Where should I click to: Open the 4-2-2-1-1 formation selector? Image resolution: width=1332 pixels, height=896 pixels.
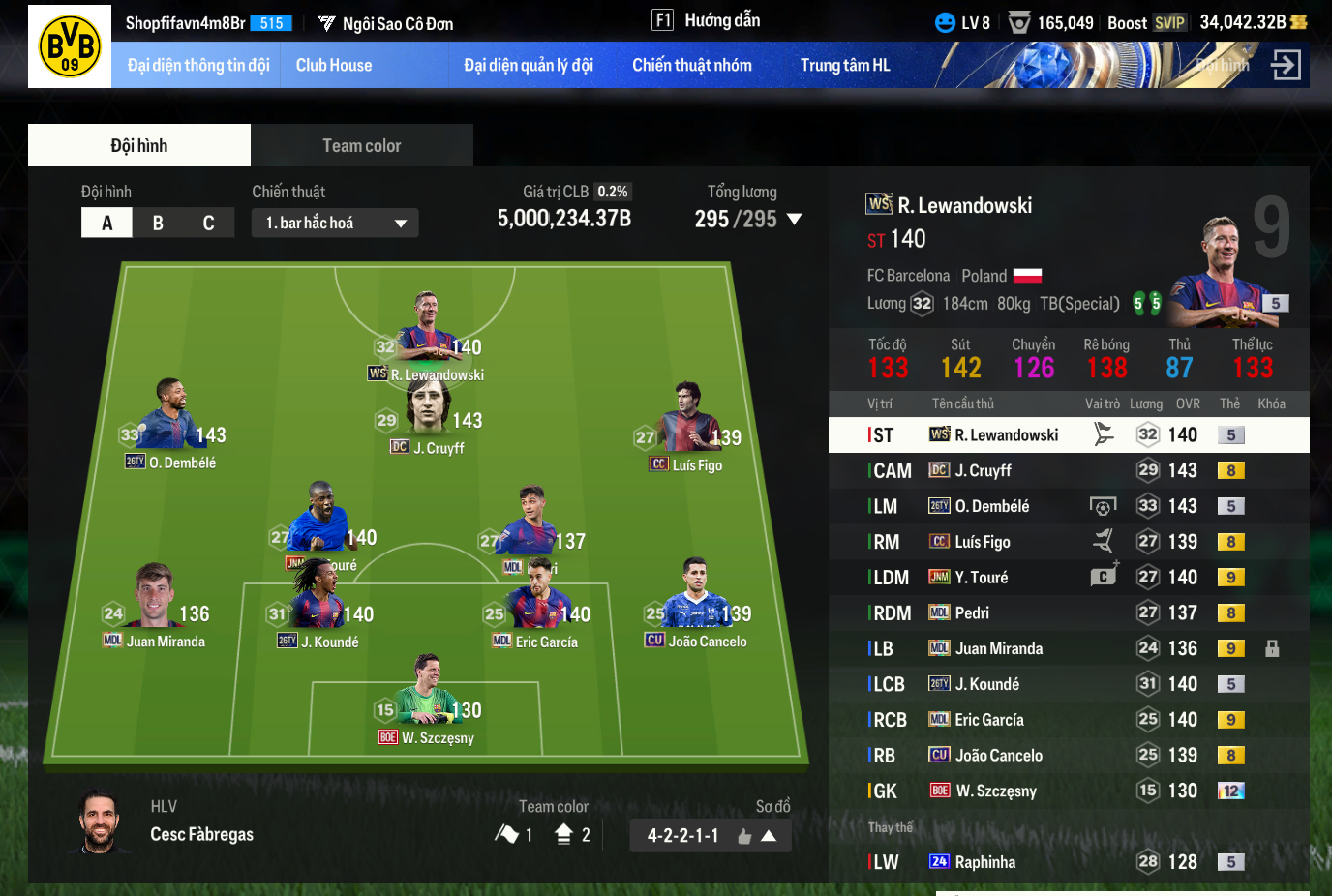pos(710,836)
